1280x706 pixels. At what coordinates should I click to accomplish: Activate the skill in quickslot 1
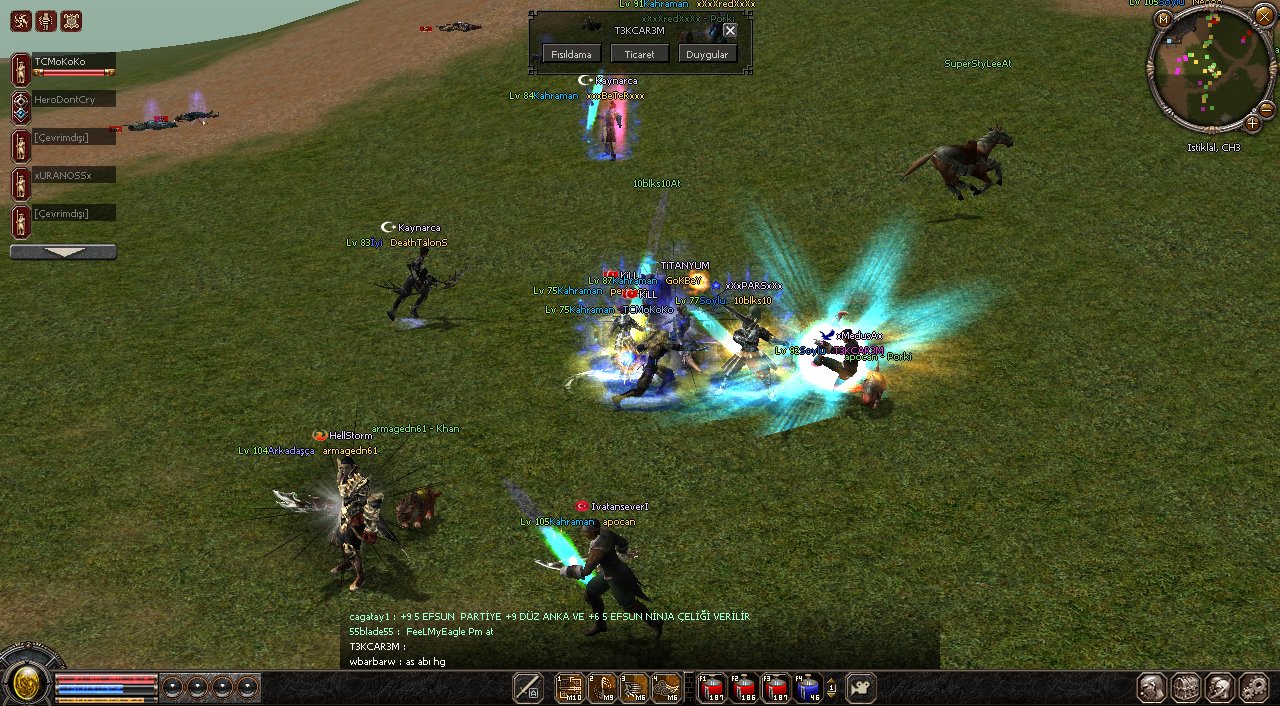570,687
